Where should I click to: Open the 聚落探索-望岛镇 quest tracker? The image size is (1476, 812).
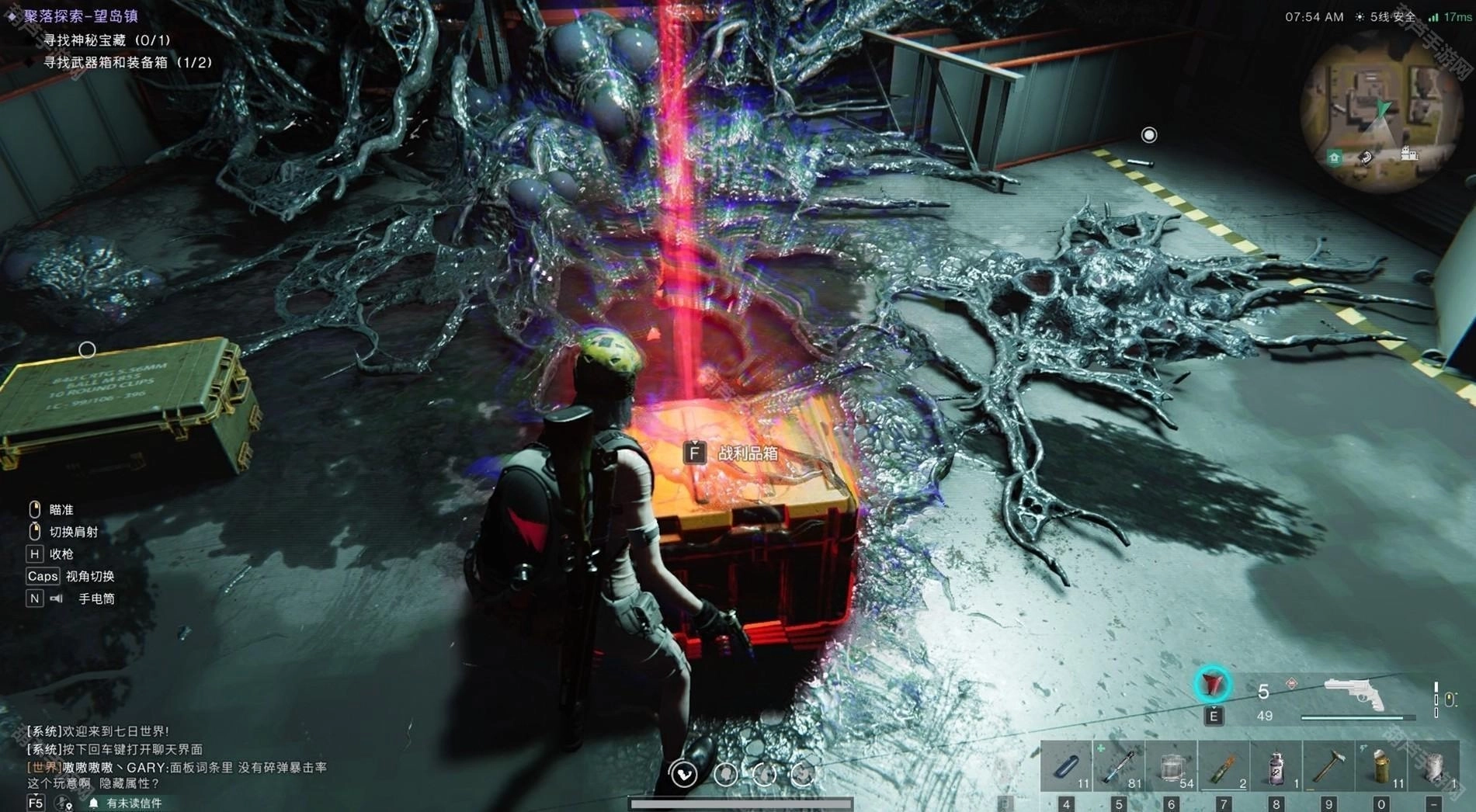click(x=81, y=16)
